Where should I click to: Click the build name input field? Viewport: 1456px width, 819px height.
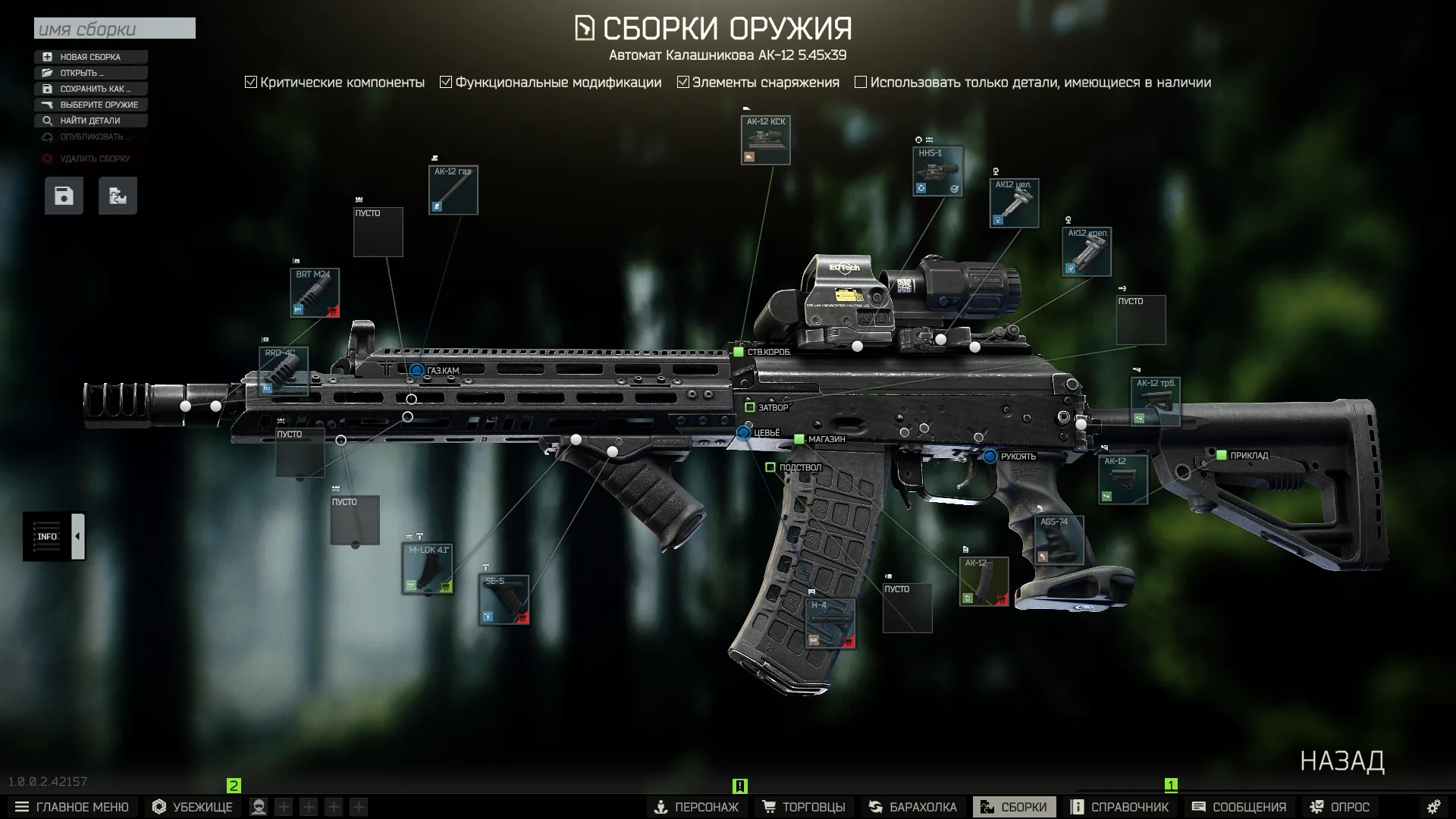click(x=115, y=29)
